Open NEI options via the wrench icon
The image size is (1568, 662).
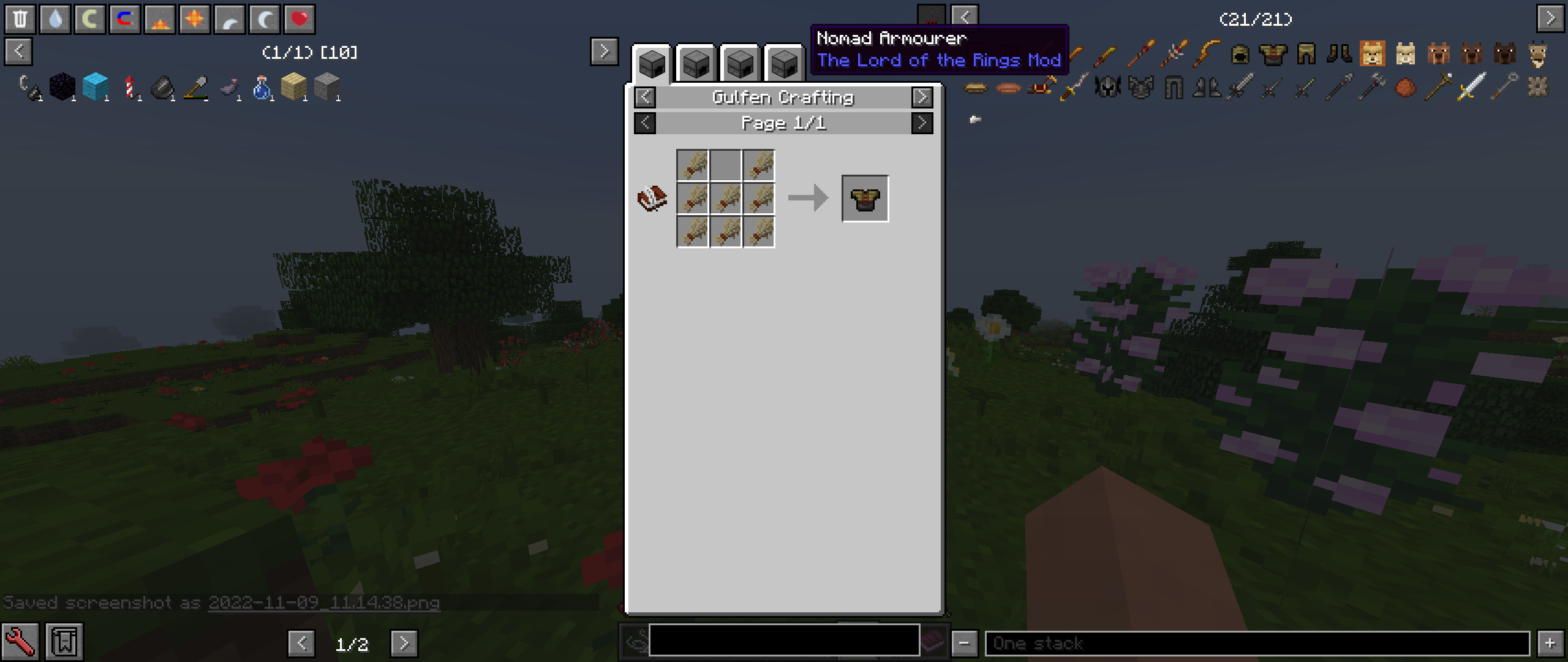coord(20,643)
